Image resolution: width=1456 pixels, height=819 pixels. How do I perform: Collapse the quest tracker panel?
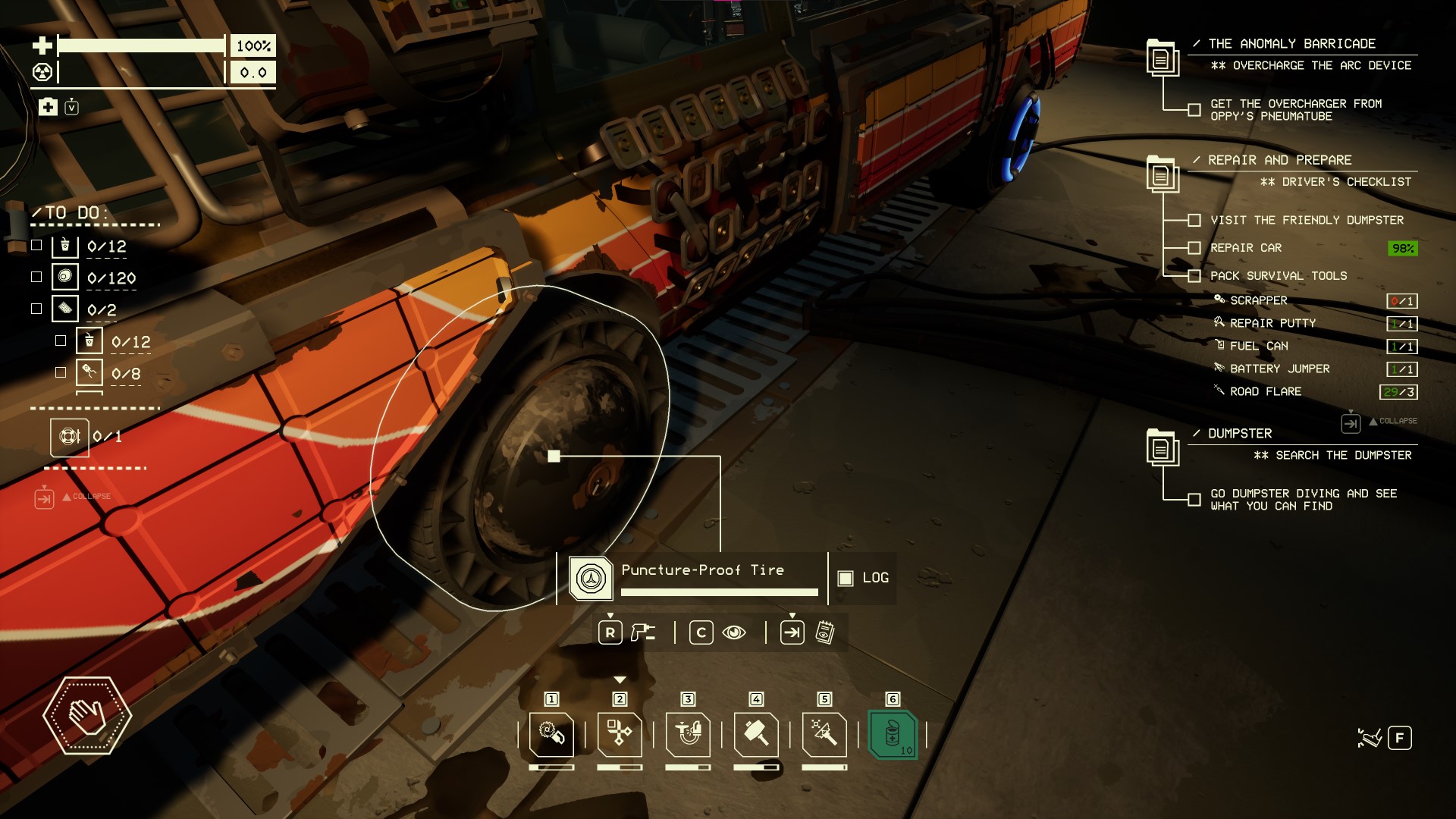coord(1351,423)
